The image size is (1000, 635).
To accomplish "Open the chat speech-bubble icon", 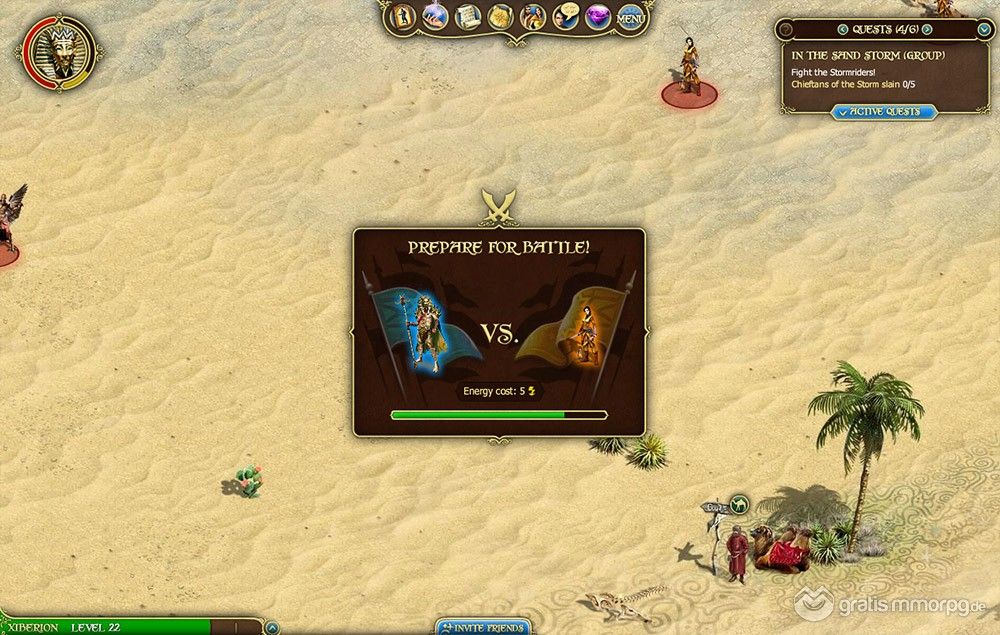I will click(566, 17).
